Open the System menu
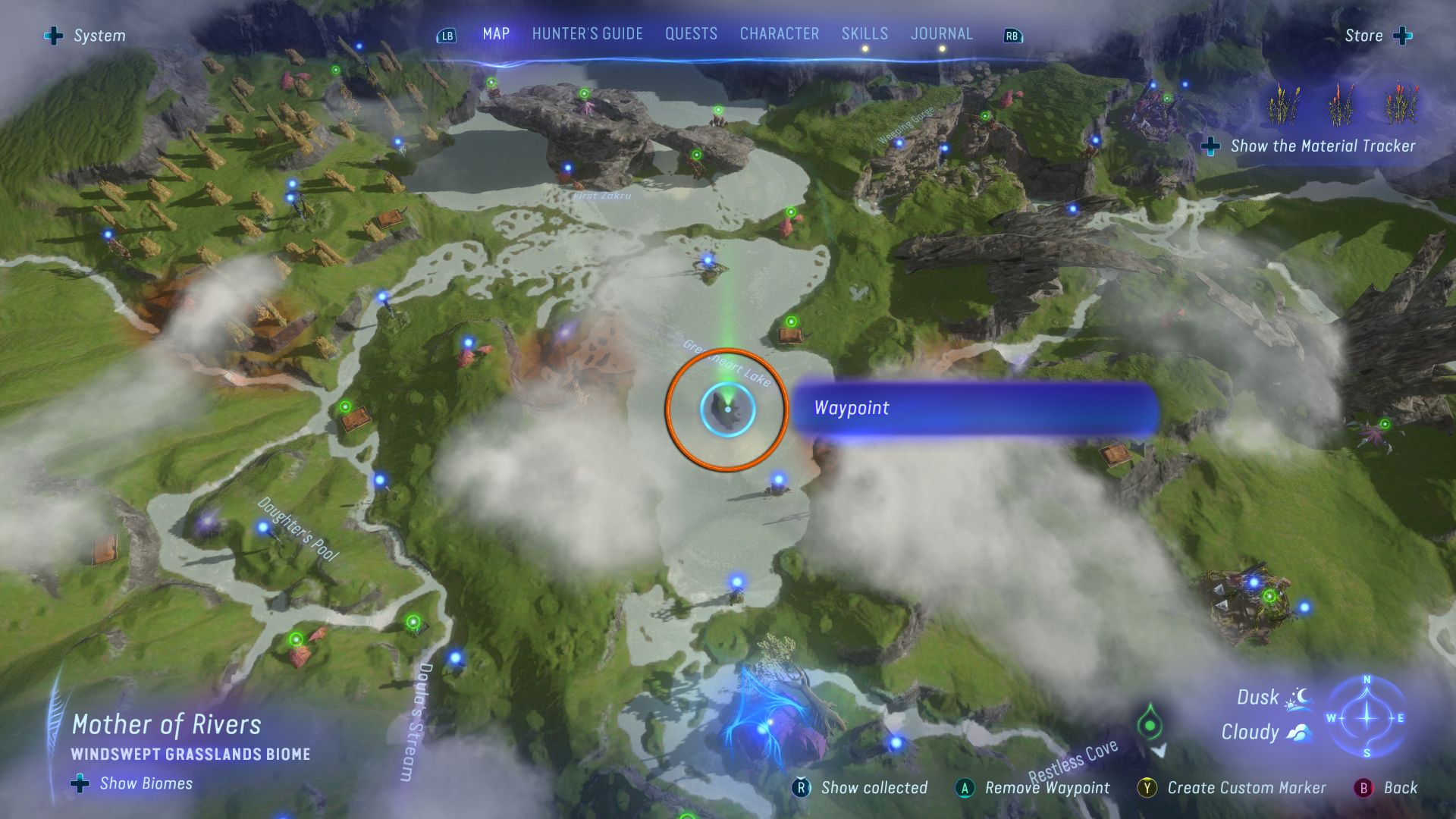This screenshot has width=1456, height=819. [x=86, y=36]
